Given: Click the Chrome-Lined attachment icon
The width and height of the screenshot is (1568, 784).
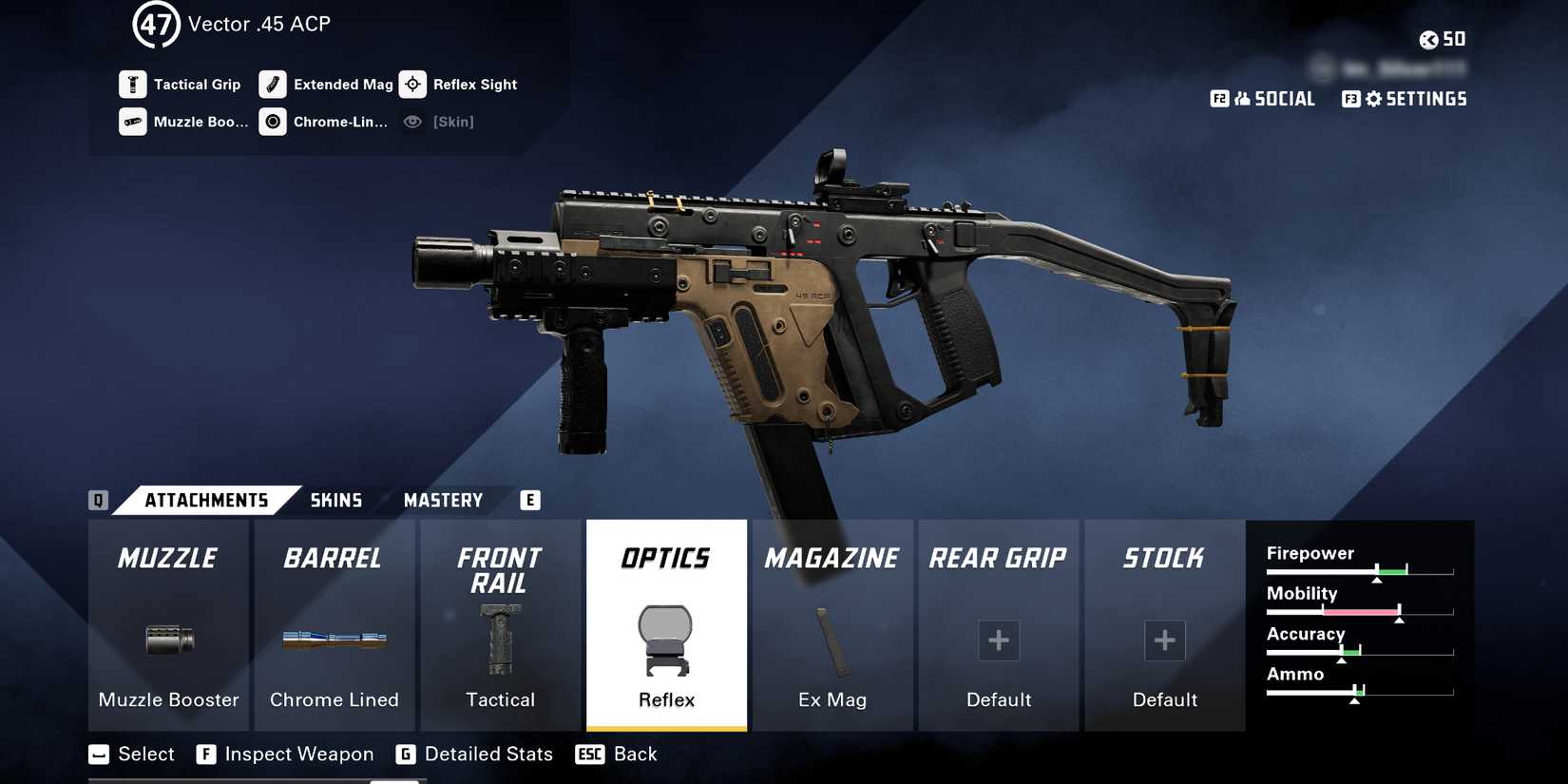Looking at the screenshot, I should point(272,122).
